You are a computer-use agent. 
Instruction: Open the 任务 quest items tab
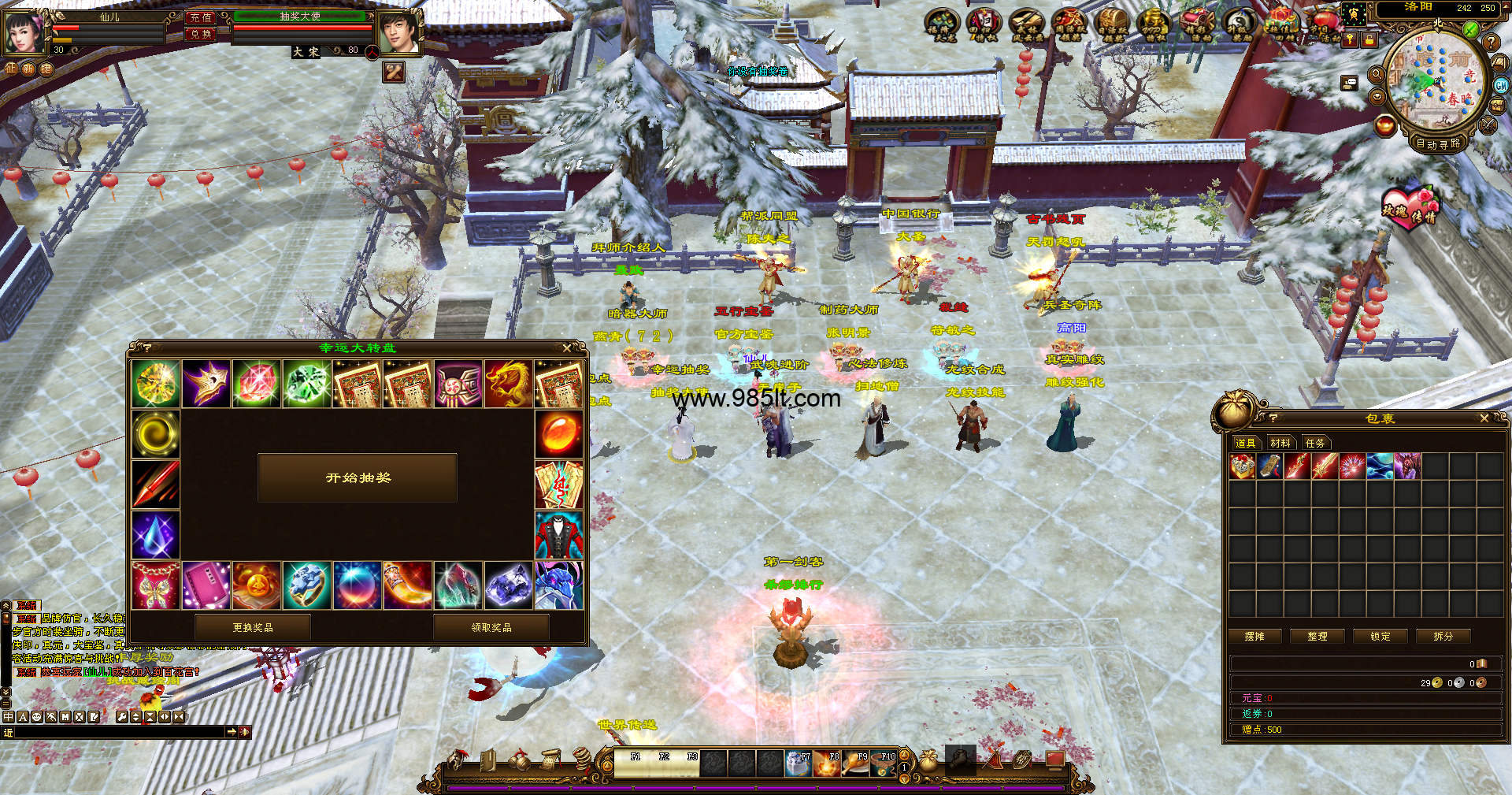(1315, 443)
